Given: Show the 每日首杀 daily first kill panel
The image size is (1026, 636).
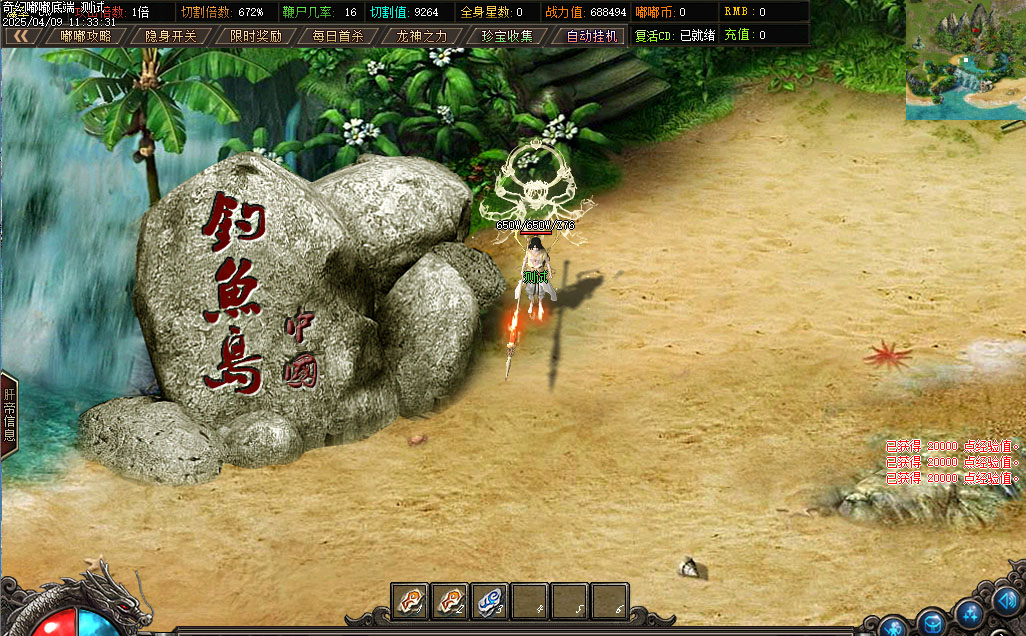Looking at the screenshot, I should [x=338, y=36].
